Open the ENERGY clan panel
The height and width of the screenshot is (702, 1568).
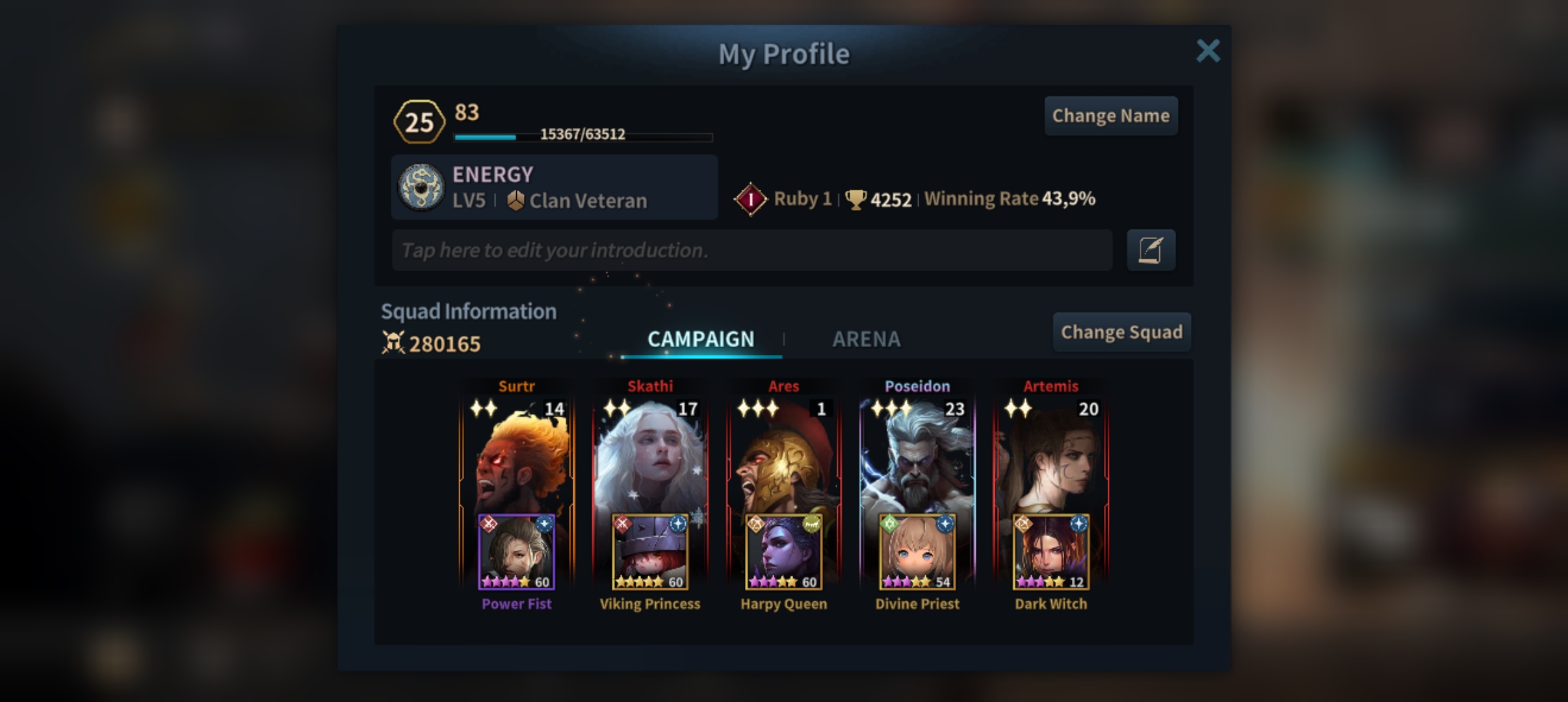[554, 187]
